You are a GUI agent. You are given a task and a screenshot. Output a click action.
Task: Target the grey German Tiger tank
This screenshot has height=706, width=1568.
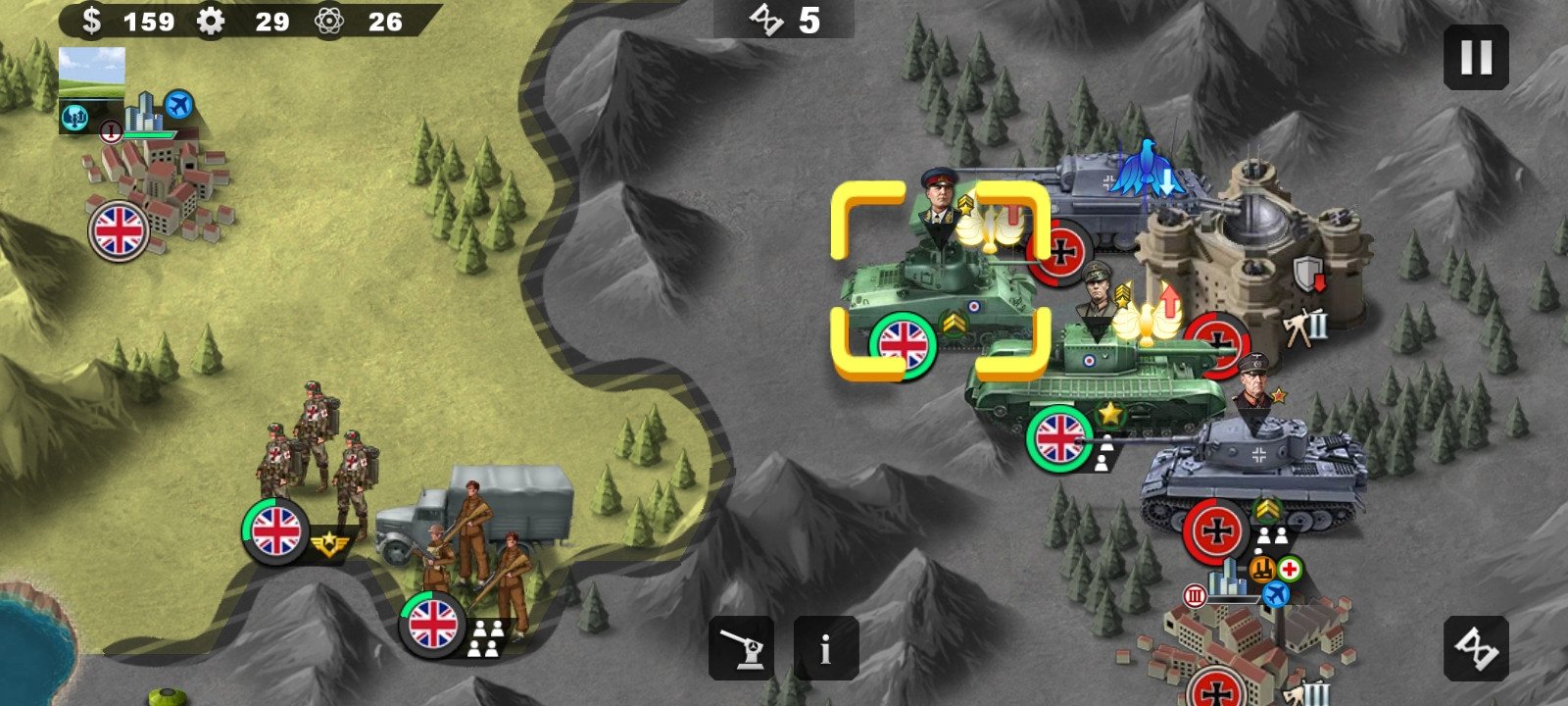pyautogui.click(x=1254, y=471)
